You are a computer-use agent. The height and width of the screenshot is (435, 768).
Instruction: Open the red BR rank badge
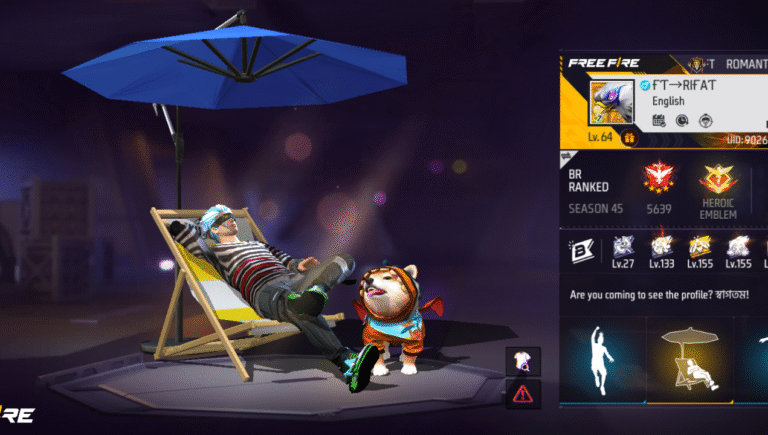tap(658, 180)
